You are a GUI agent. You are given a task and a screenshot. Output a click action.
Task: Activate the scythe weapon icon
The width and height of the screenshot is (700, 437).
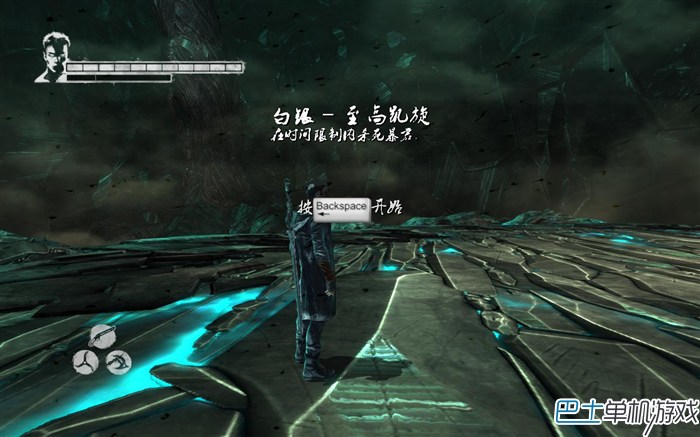118,361
